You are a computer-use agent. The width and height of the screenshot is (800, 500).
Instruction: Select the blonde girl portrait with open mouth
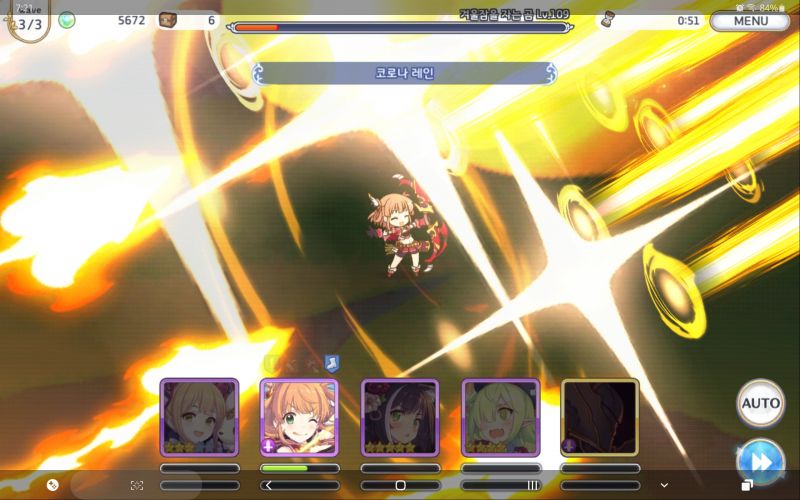click(x=199, y=417)
